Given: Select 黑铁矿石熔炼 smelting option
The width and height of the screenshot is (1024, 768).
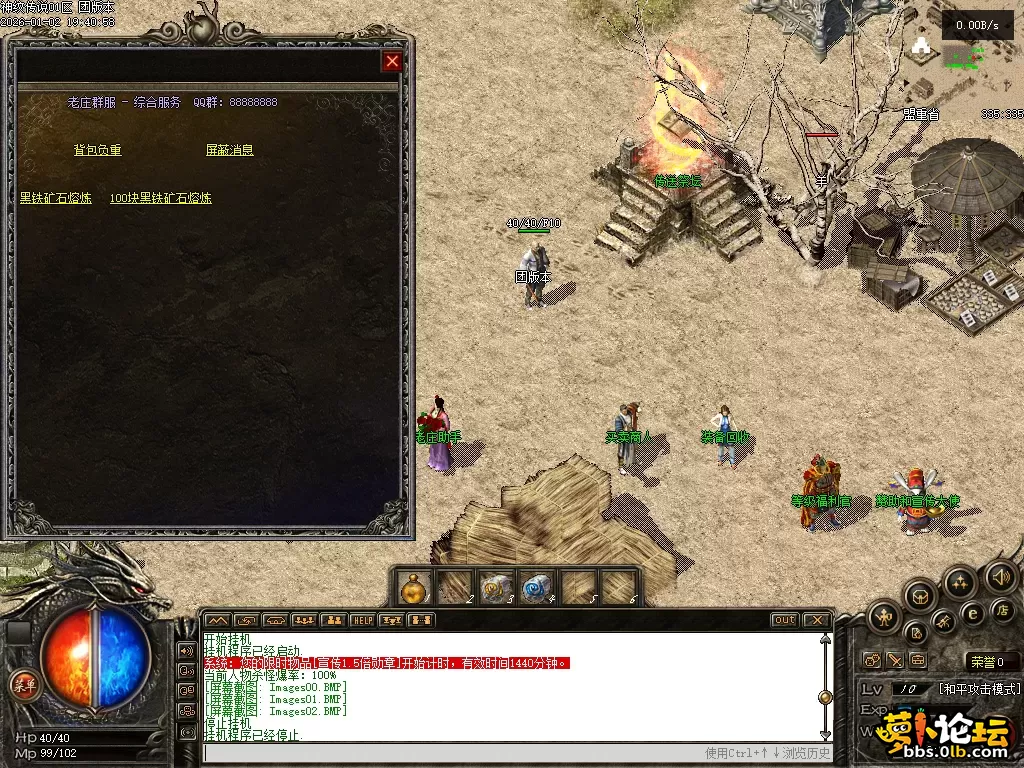Looking at the screenshot, I should (x=56, y=198).
